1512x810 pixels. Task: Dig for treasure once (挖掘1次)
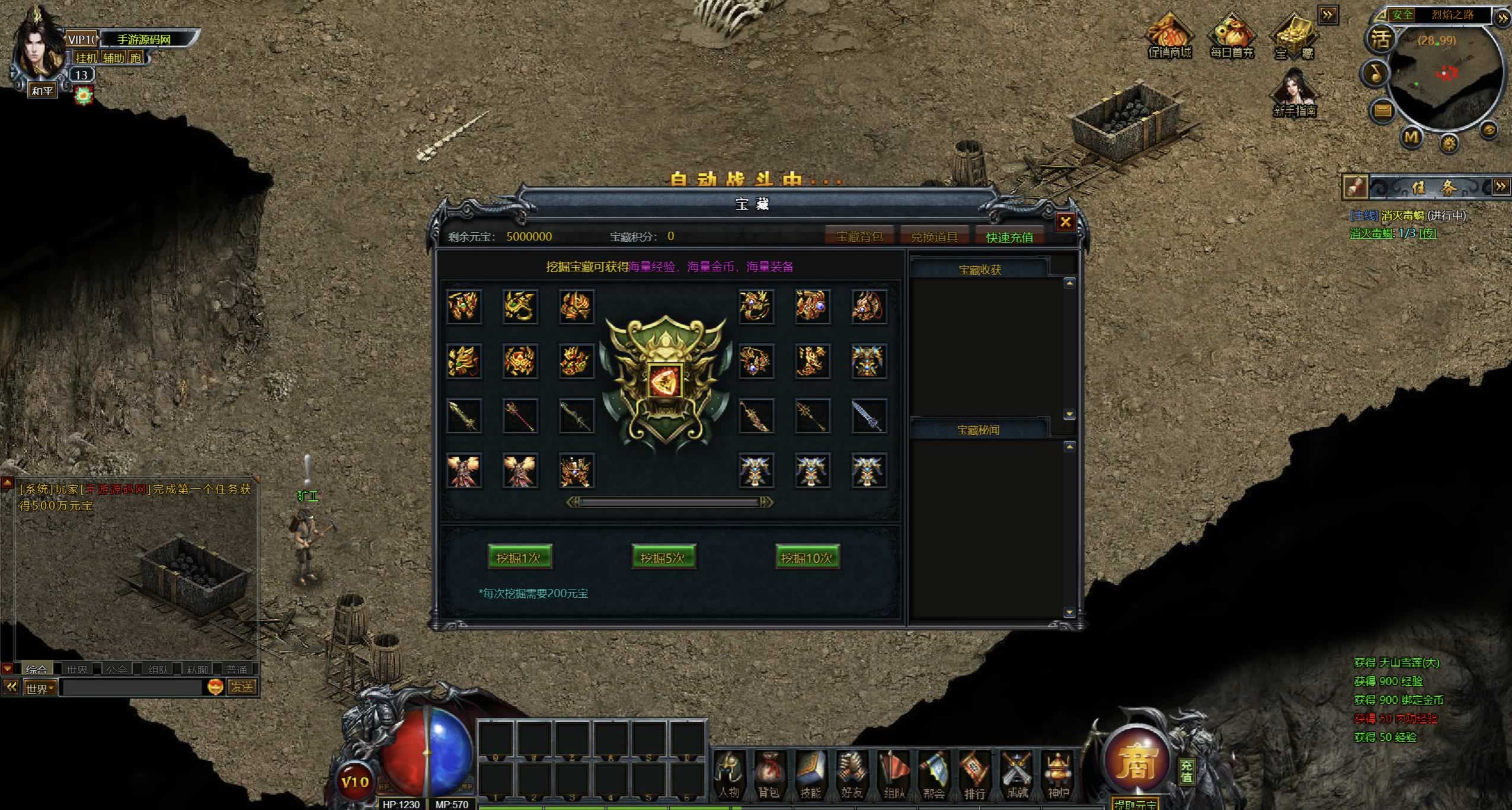point(520,558)
